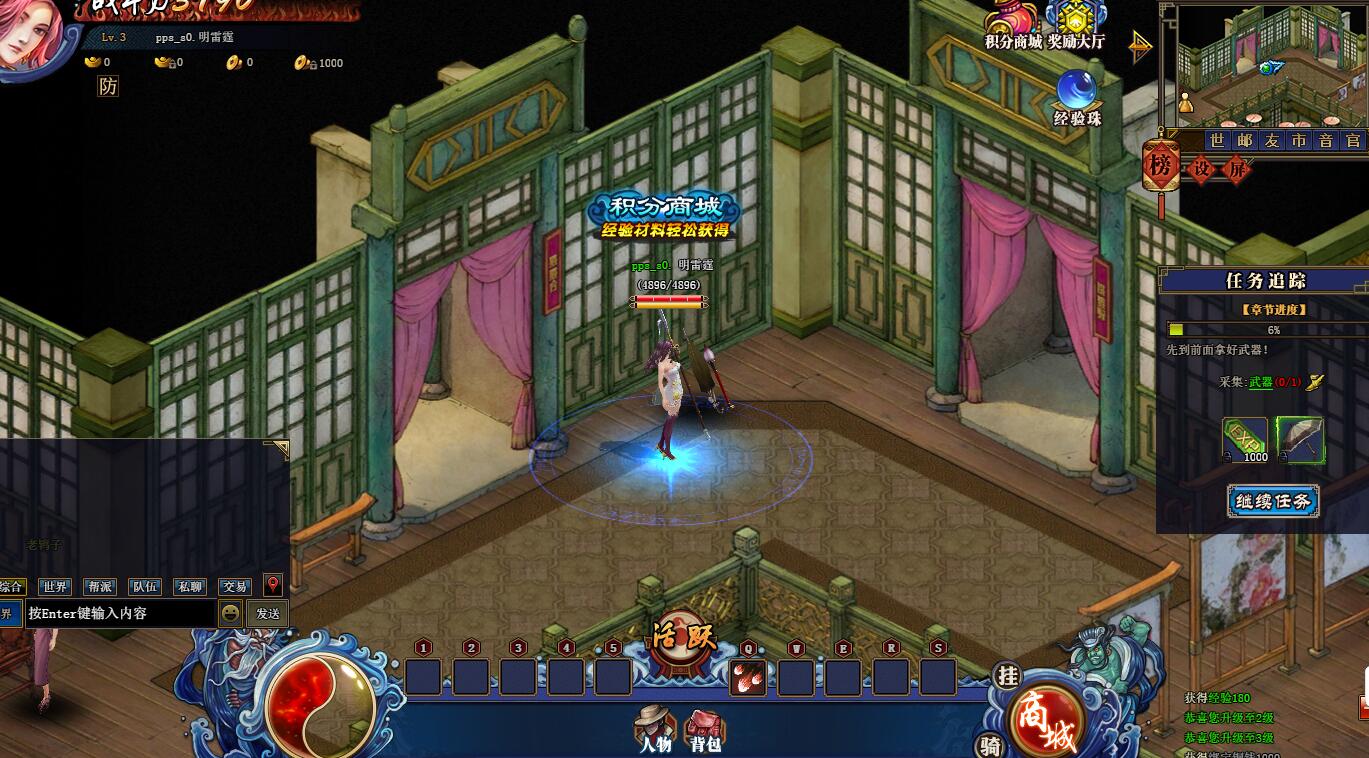Select the umbrella reward item in the quest tracker
Screen dimensions: 1369x758
pyautogui.click(x=1300, y=440)
